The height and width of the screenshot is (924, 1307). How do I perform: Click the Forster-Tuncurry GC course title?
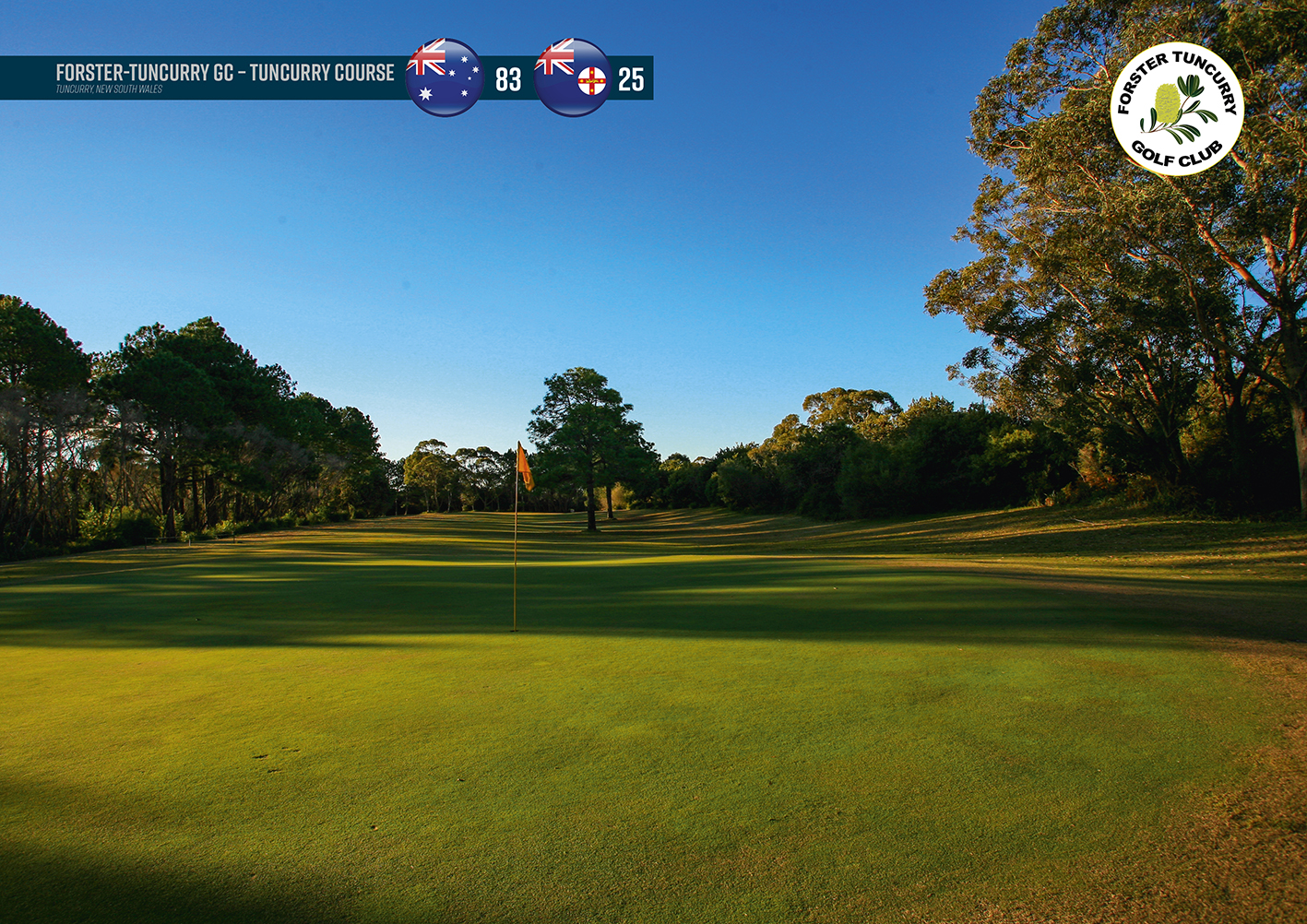224,73
